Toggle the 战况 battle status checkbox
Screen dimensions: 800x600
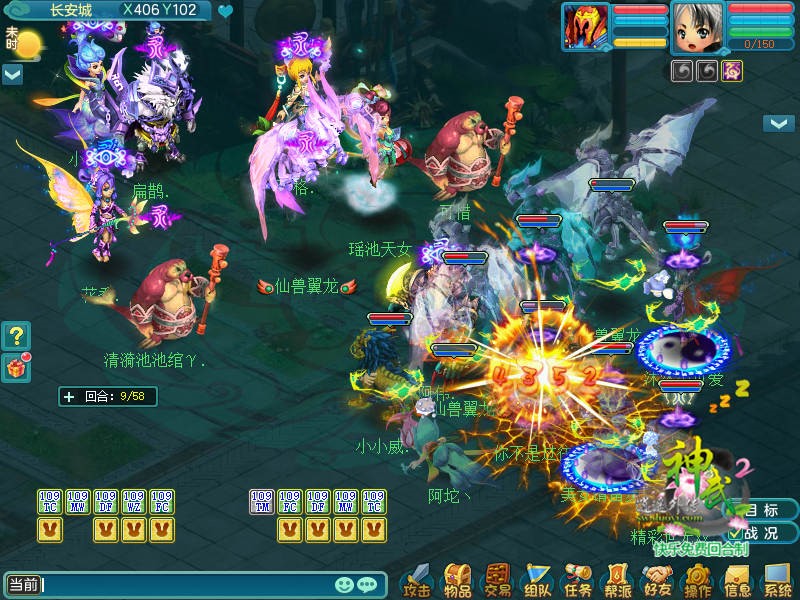735,533
